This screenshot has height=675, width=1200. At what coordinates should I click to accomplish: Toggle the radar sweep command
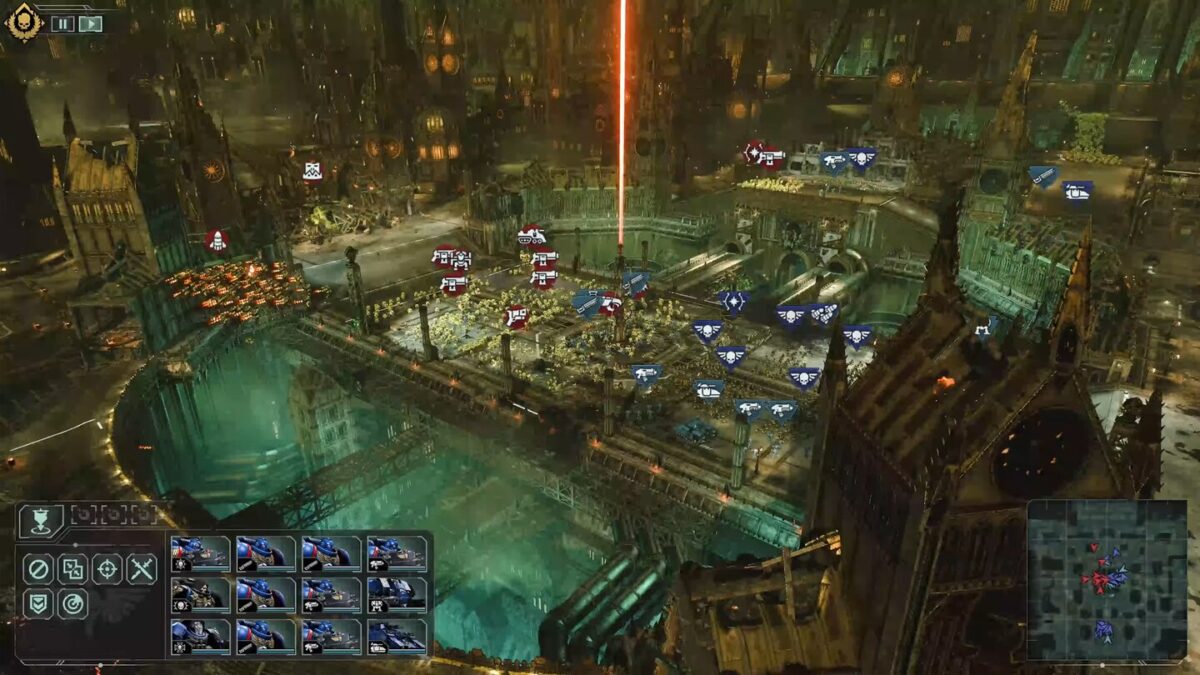point(72,603)
